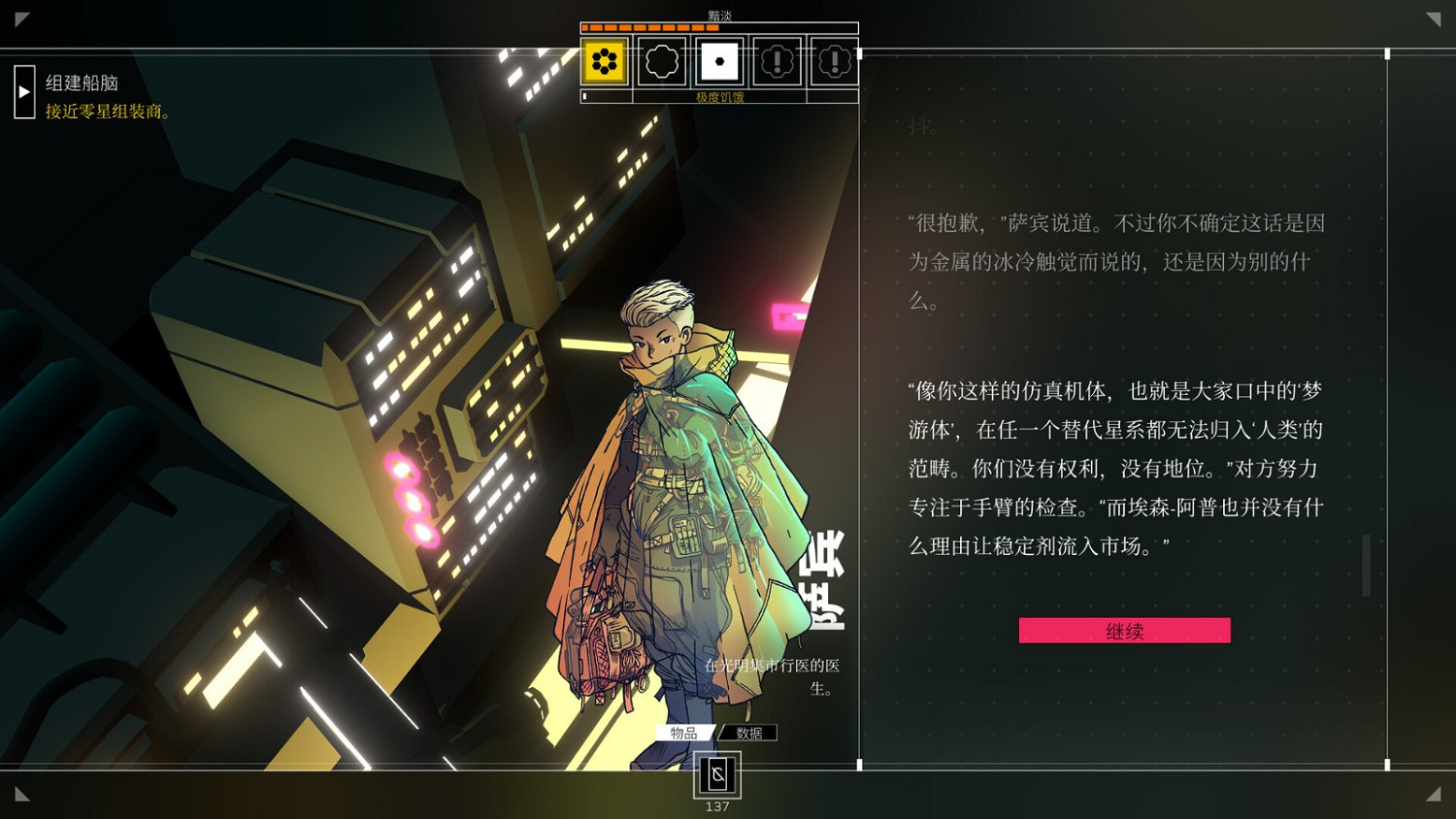Click the first exclamation warning condition icon
The width and height of the screenshot is (1456, 819).
tap(777, 61)
